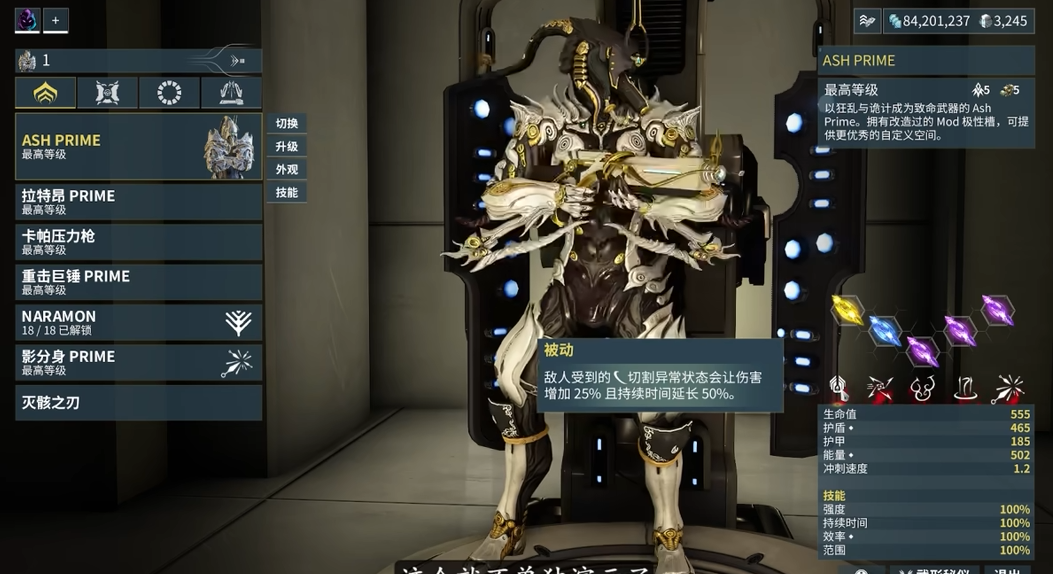Select the 影分身 PRIME row
This screenshot has height=574, width=1053.
138,362
